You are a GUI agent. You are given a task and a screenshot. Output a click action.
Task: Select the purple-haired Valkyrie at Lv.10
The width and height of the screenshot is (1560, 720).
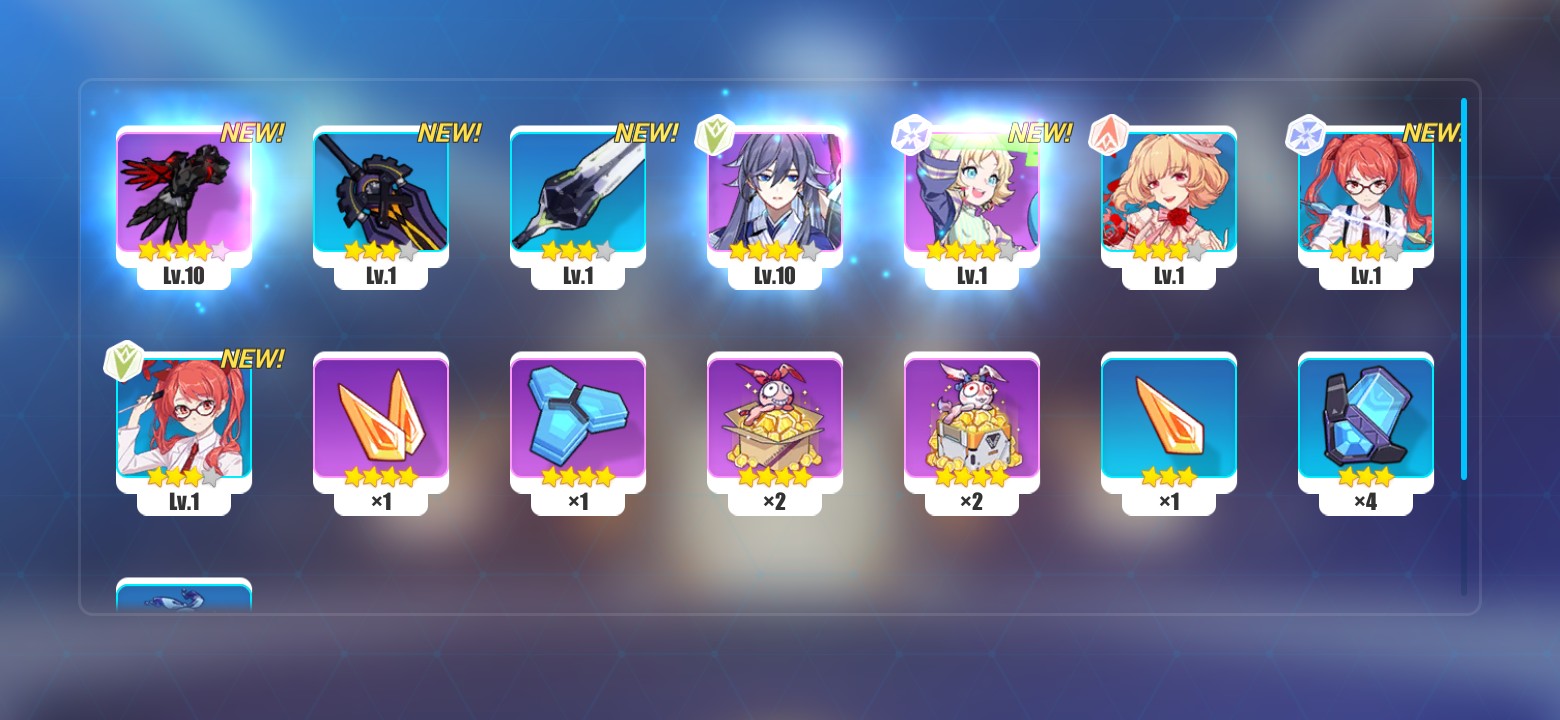(x=773, y=200)
